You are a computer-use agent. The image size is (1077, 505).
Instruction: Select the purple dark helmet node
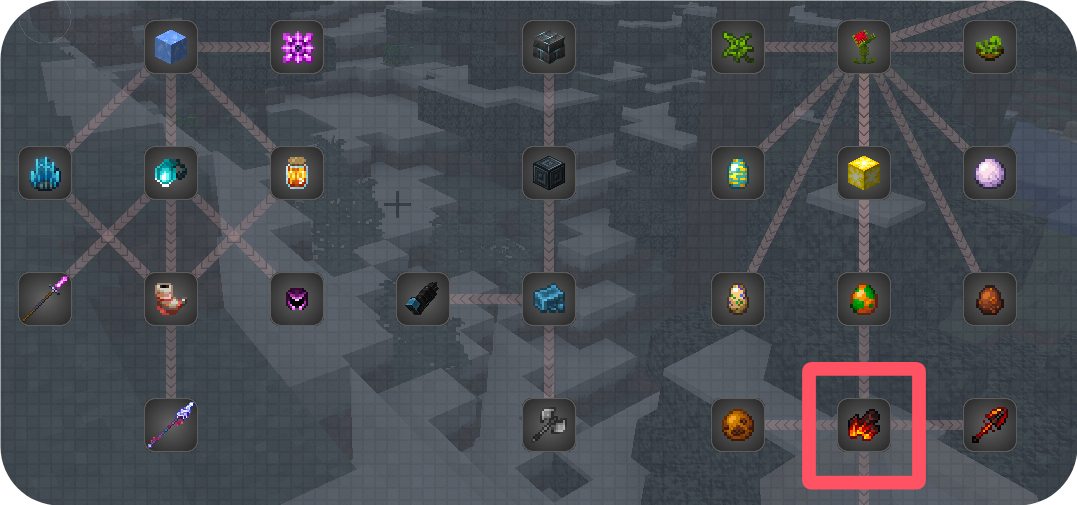tap(297, 299)
